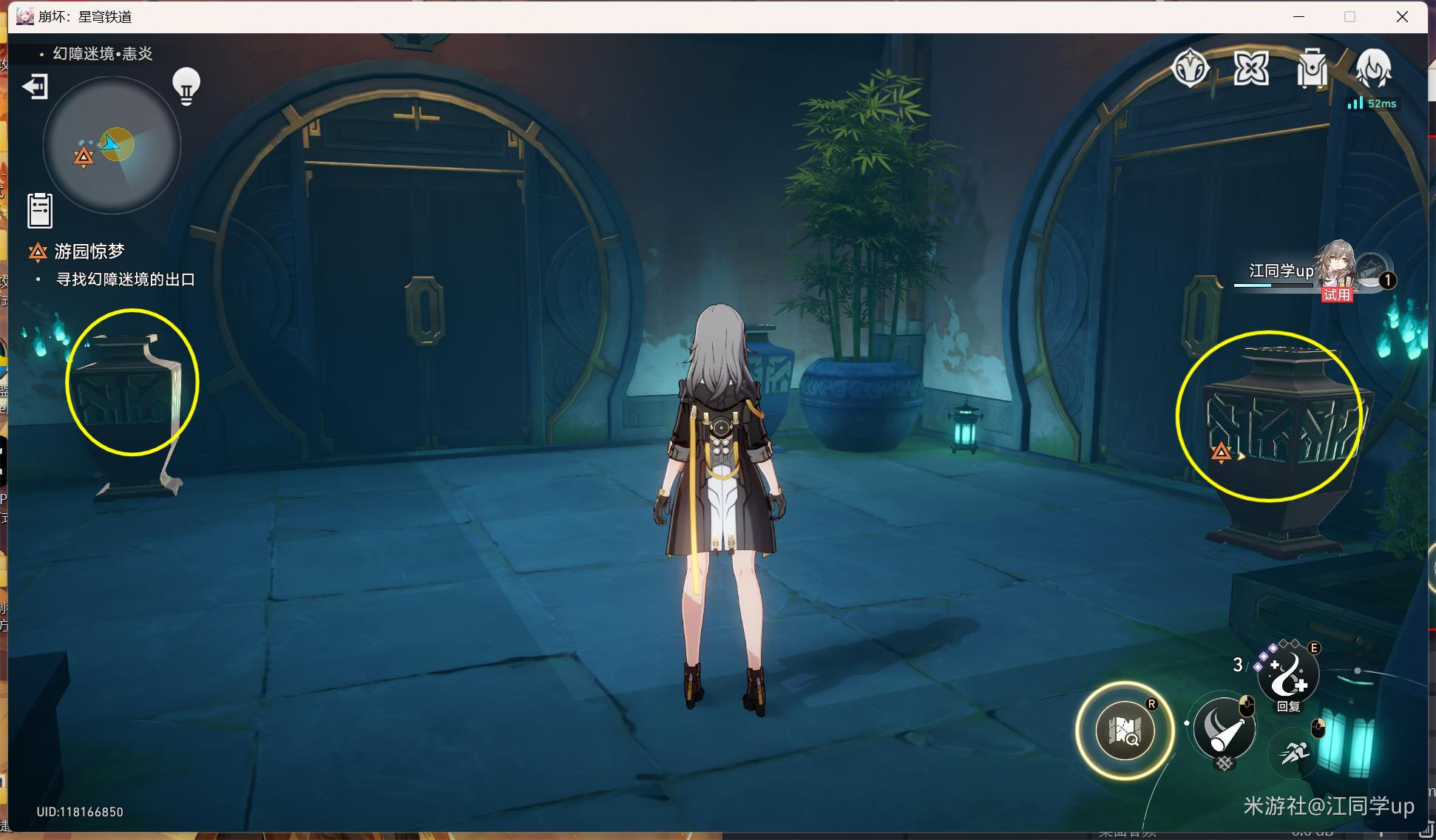Open the round star emblem icon

coord(1191,69)
